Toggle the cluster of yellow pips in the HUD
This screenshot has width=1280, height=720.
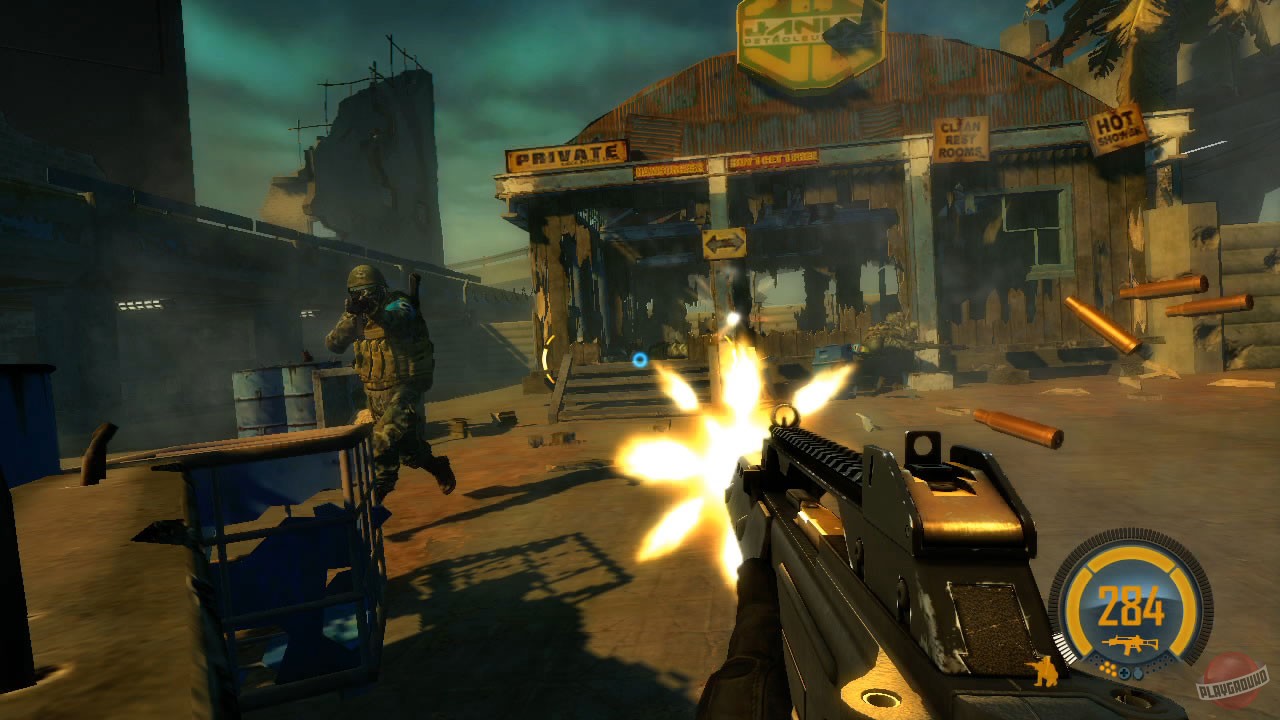pos(1109,669)
